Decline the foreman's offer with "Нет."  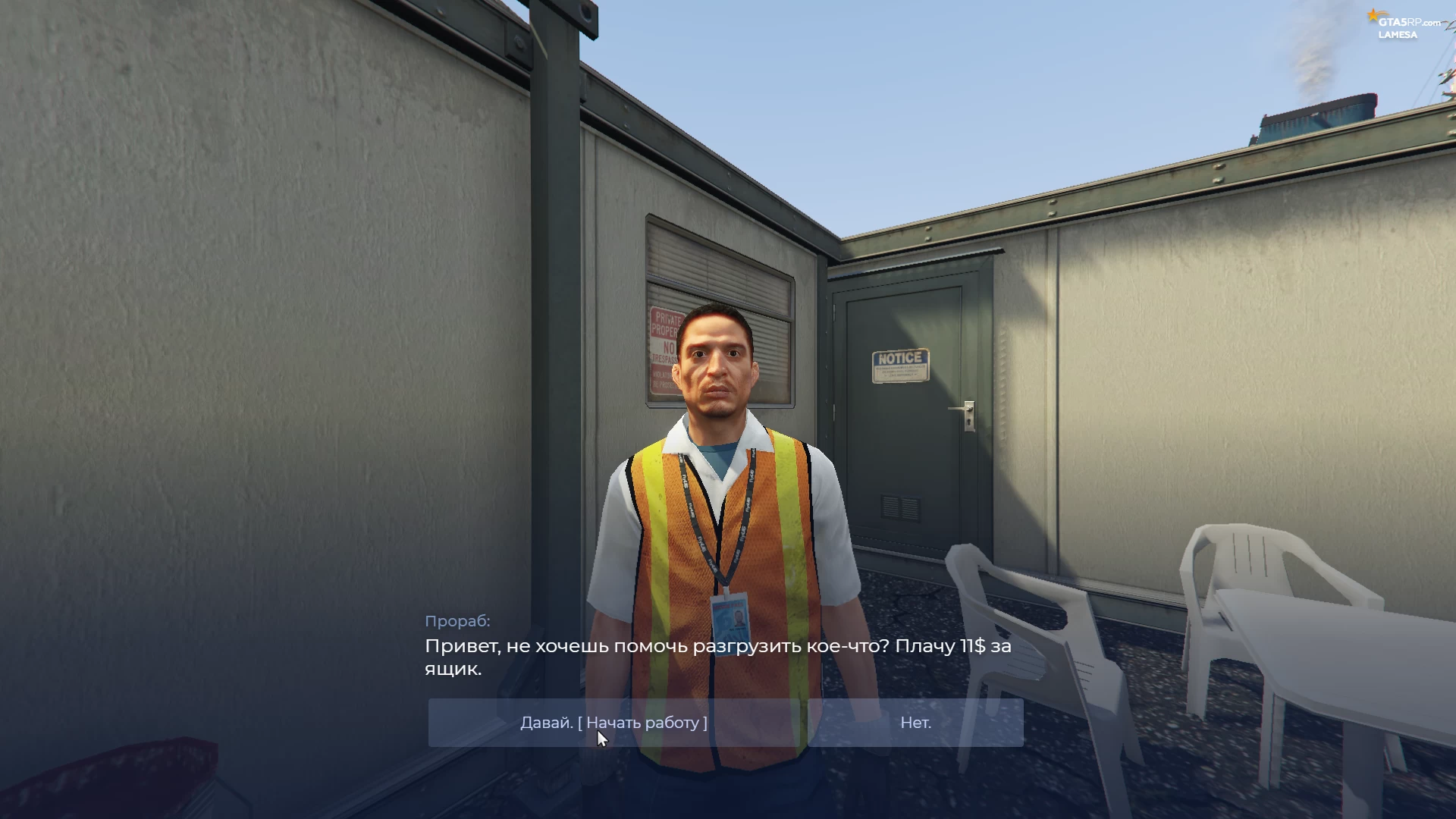[915, 723]
